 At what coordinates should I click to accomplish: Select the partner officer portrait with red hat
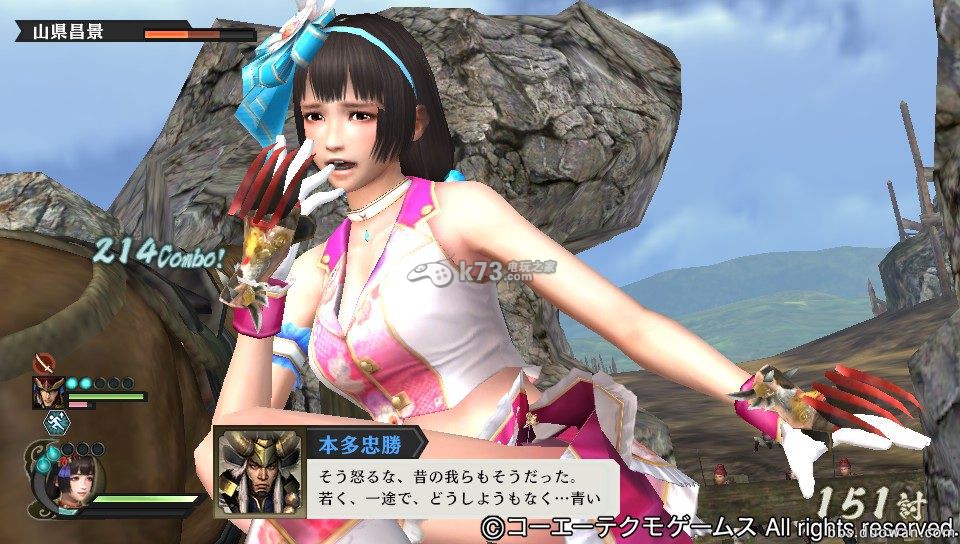pos(47,392)
